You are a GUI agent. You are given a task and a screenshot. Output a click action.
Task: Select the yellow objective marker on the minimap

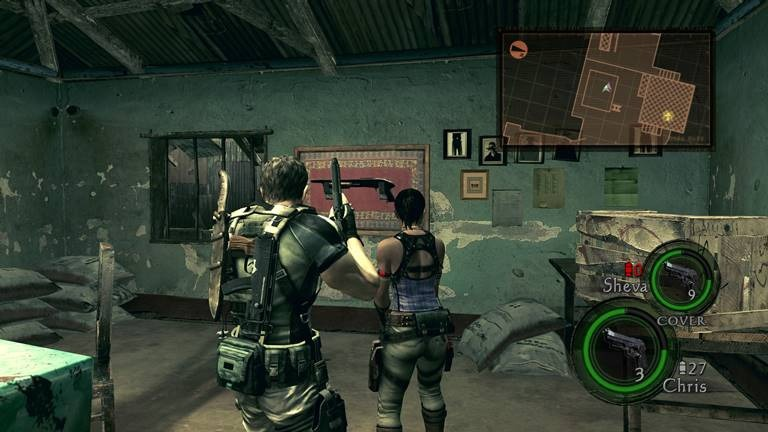[668, 116]
